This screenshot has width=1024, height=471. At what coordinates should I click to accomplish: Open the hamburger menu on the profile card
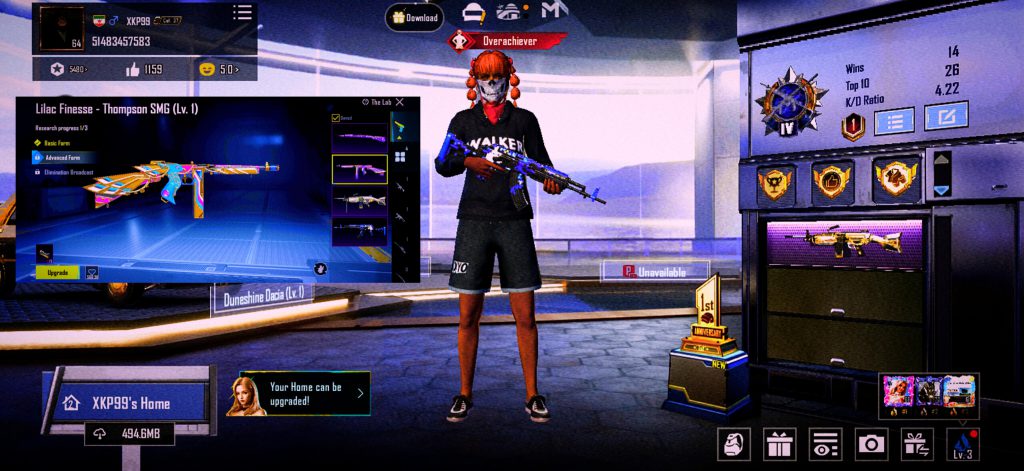coord(242,12)
